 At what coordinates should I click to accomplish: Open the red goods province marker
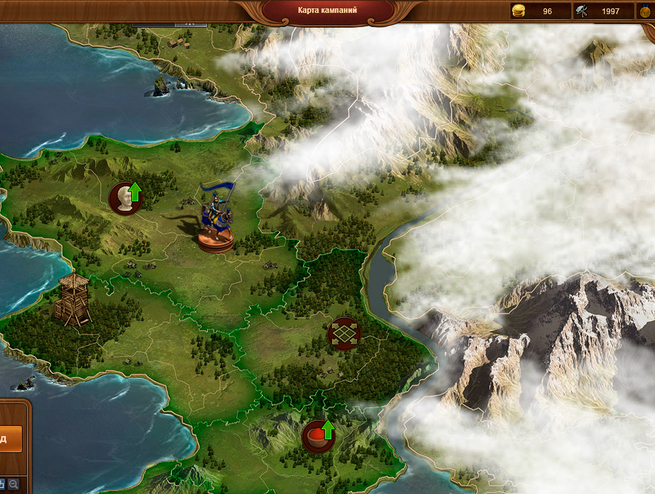(318, 436)
